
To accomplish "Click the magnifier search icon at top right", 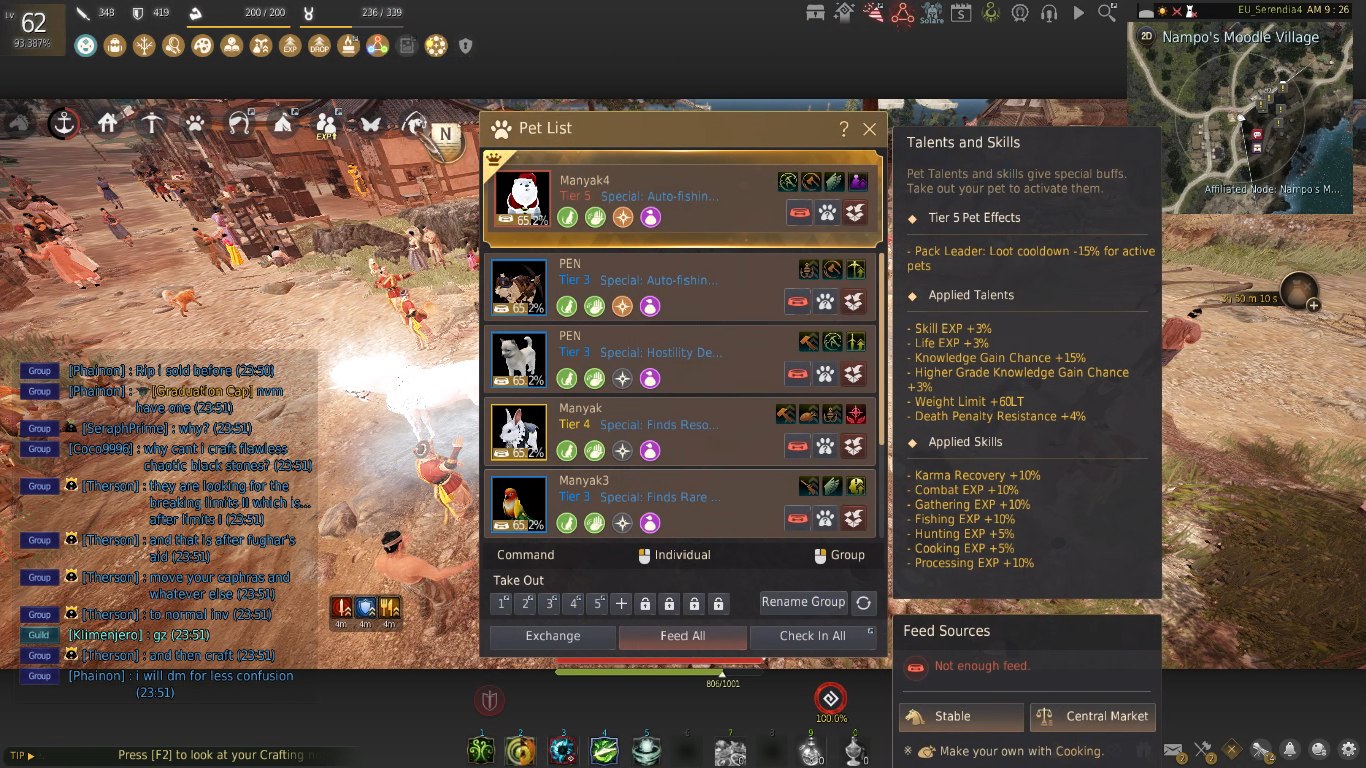I will [x=1107, y=13].
